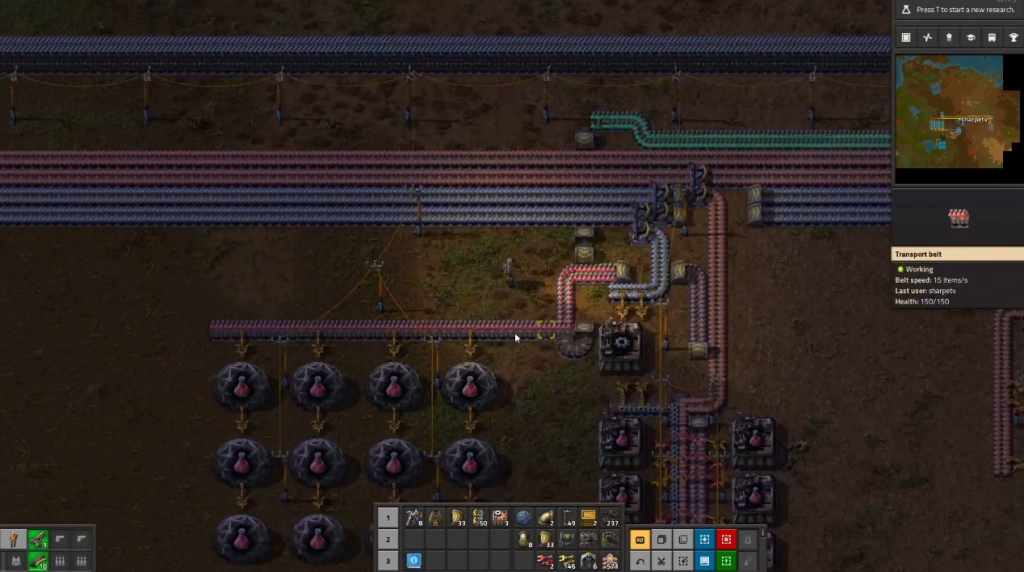
Task: Select the blue info icon slot
Action: click(414, 561)
